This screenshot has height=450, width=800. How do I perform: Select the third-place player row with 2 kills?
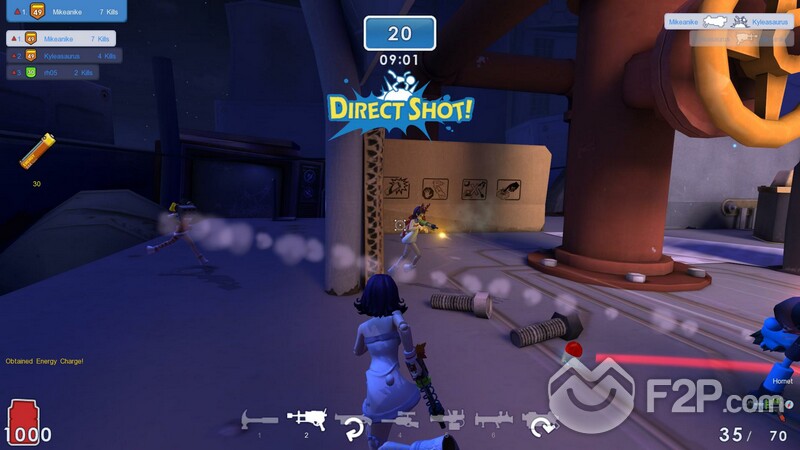pyautogui.click(x=52, y=72)
